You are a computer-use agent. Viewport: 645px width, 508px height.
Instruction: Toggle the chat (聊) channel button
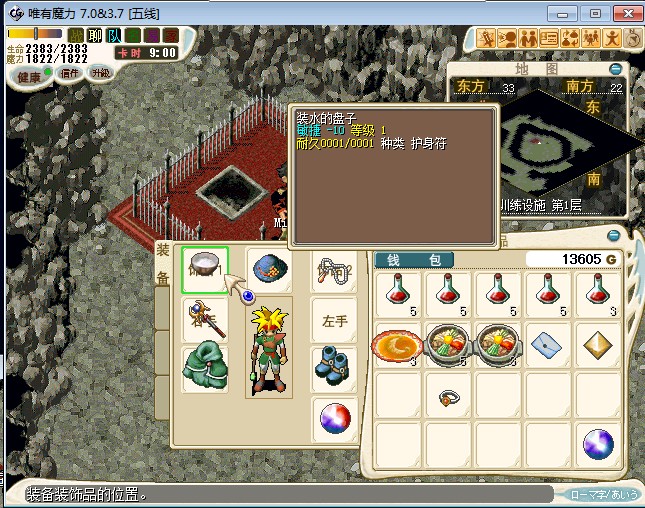pos(95,35)
